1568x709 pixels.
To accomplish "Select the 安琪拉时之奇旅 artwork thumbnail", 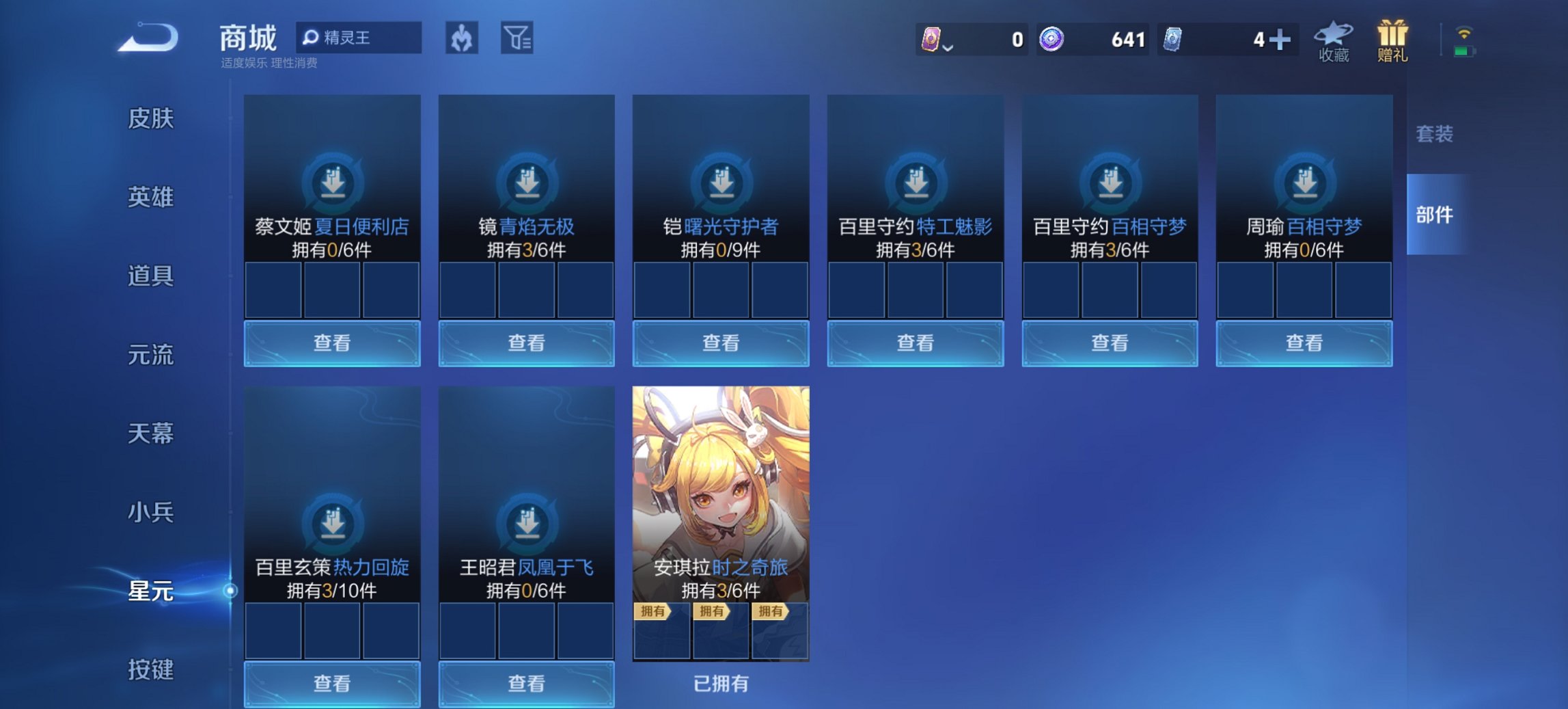I will tap(721, 485).
